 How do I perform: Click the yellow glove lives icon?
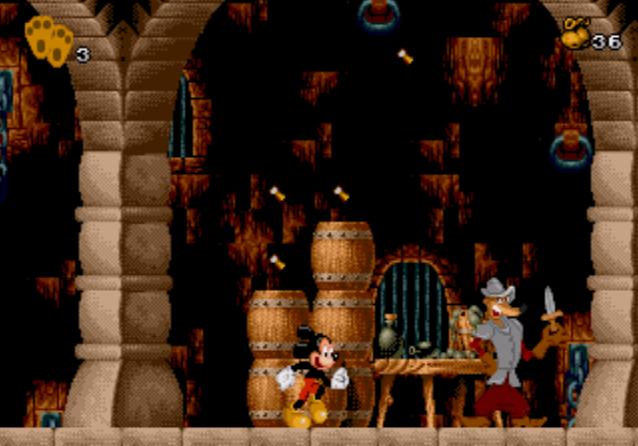(48, 40)
